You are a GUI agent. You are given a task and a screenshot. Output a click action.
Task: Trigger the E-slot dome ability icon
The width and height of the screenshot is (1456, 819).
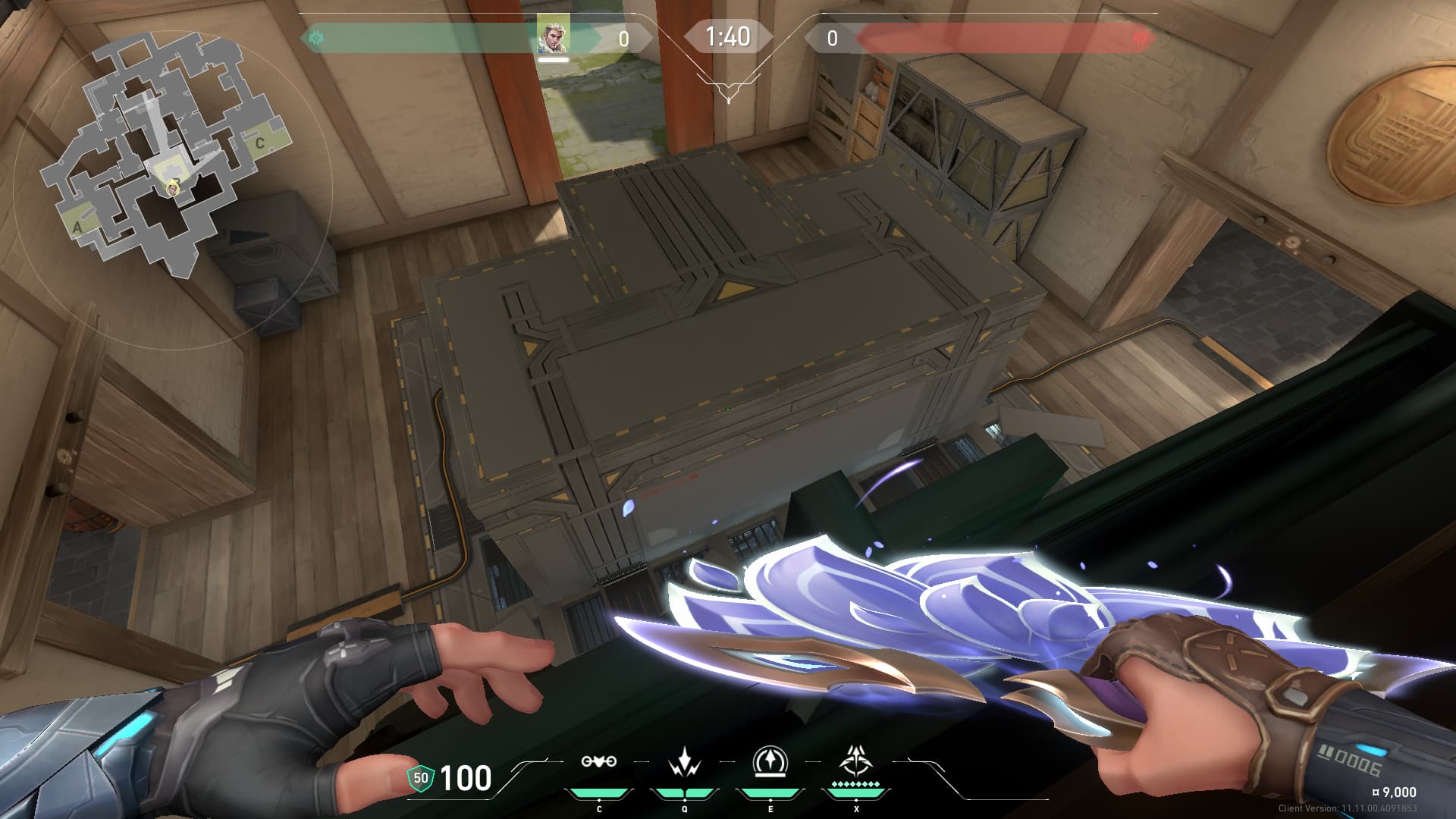[x=770, y=761]
